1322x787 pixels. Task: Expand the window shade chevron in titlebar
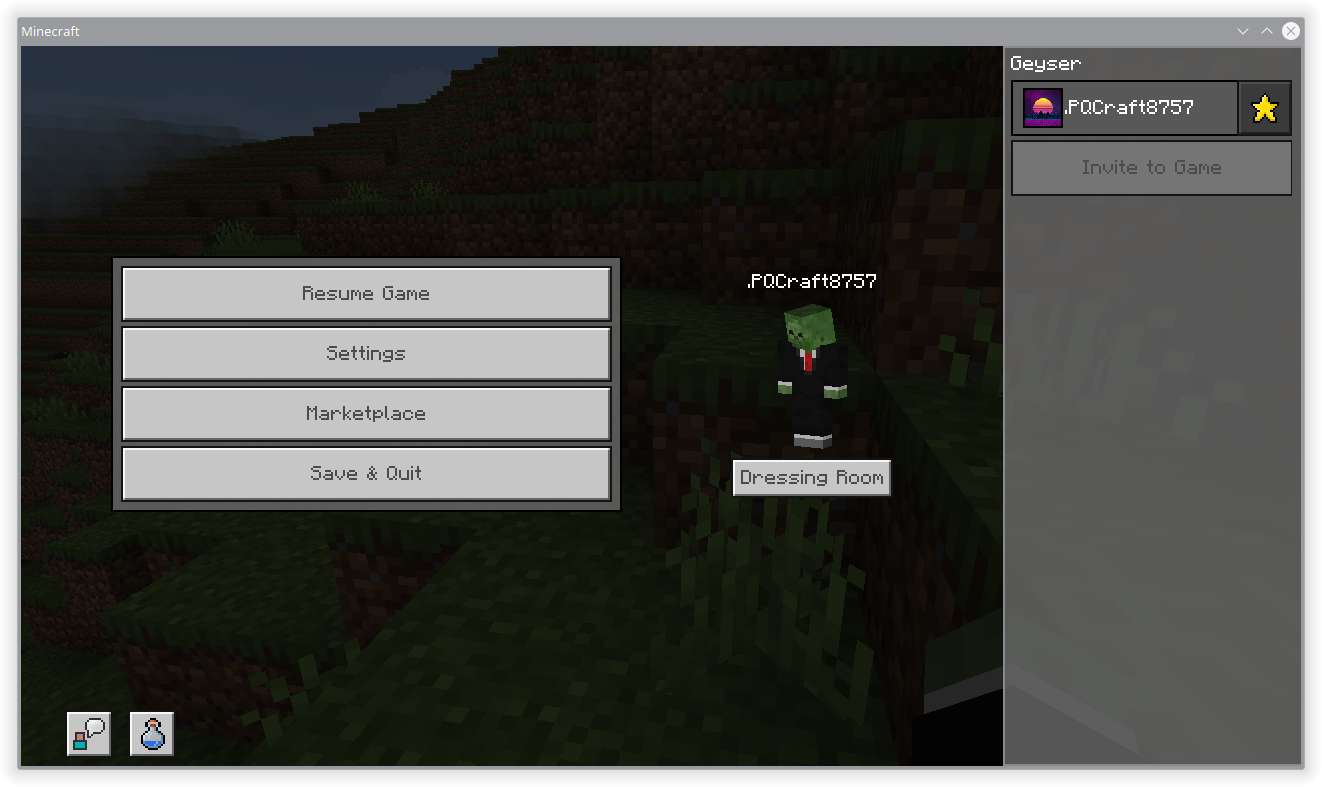(1242, 31)
